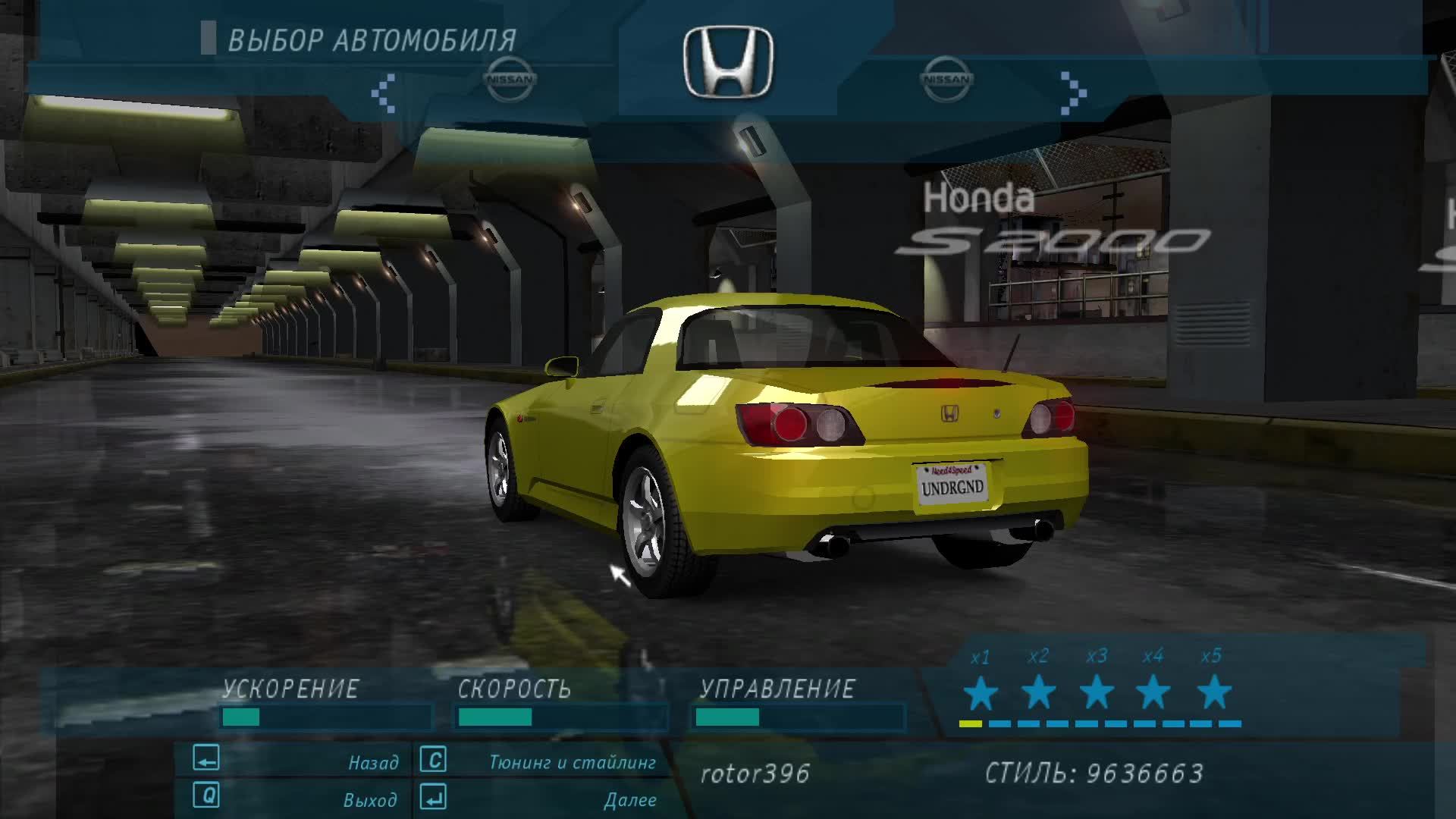This screenshot has width=1456, height=819.
Task: Open Тюнинг и стайлинг (Tuning and styling)
Action: pos(572,762)
